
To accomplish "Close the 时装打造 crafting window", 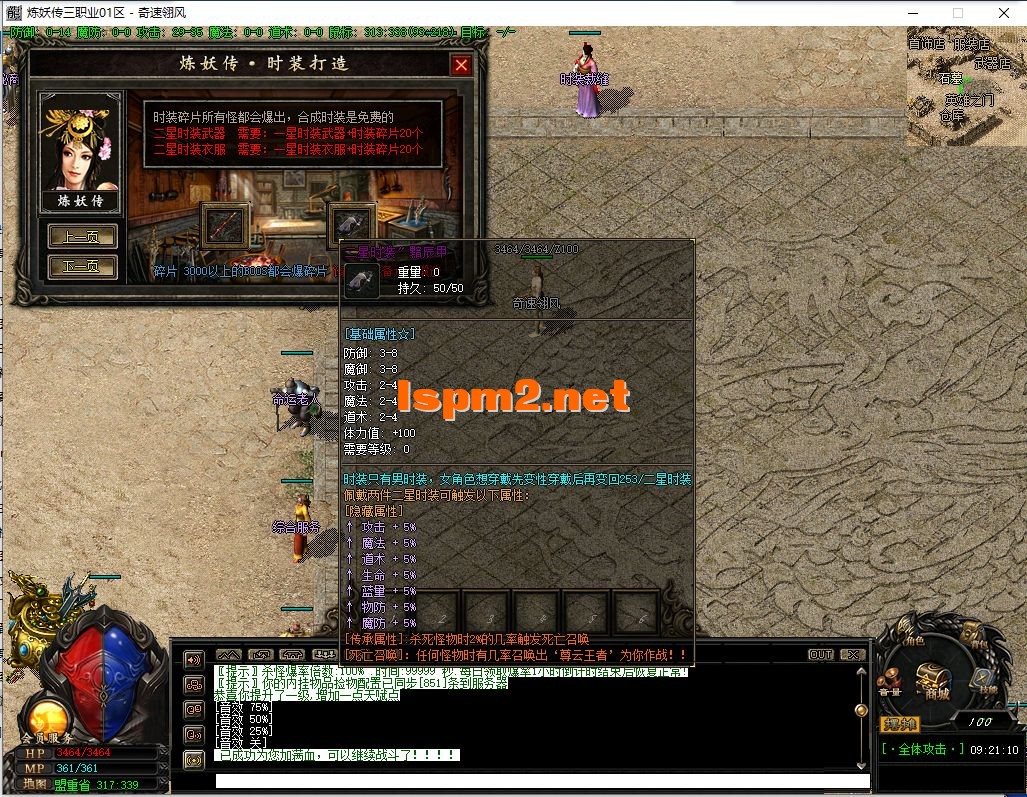I will point(461,66).
